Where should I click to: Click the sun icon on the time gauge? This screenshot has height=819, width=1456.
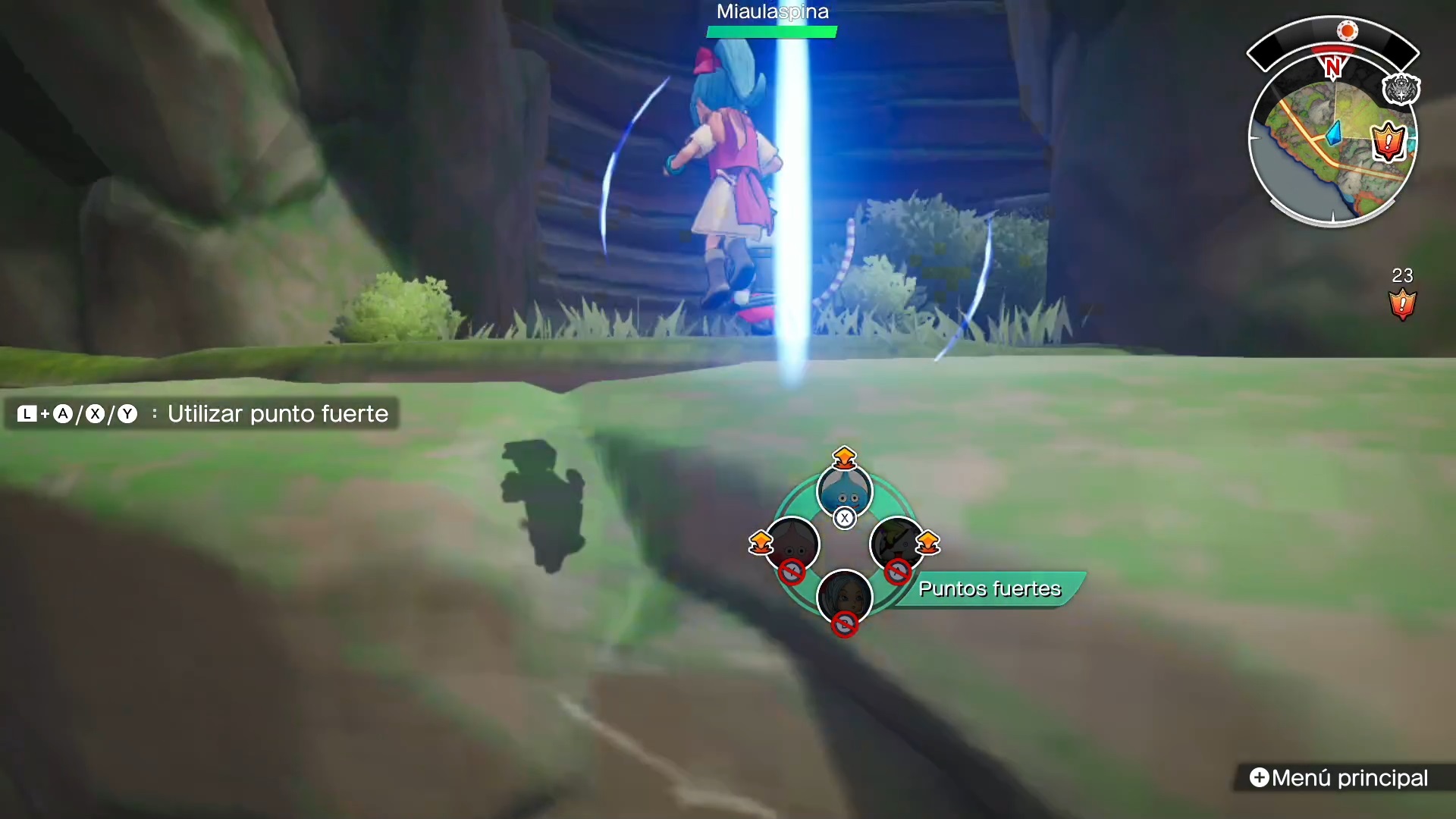tap(1348, 31)
